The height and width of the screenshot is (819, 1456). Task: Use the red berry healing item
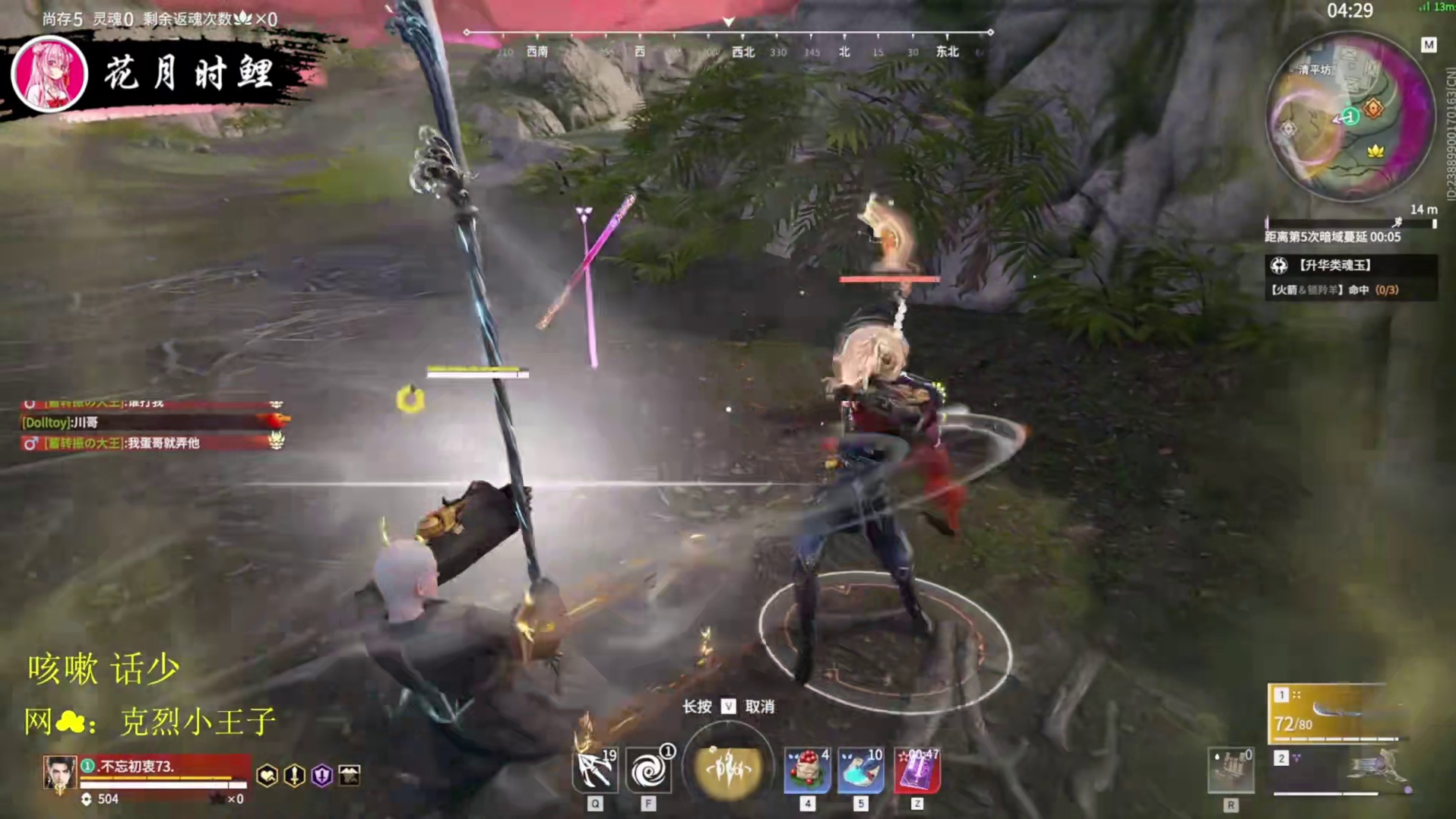[807, 771]
